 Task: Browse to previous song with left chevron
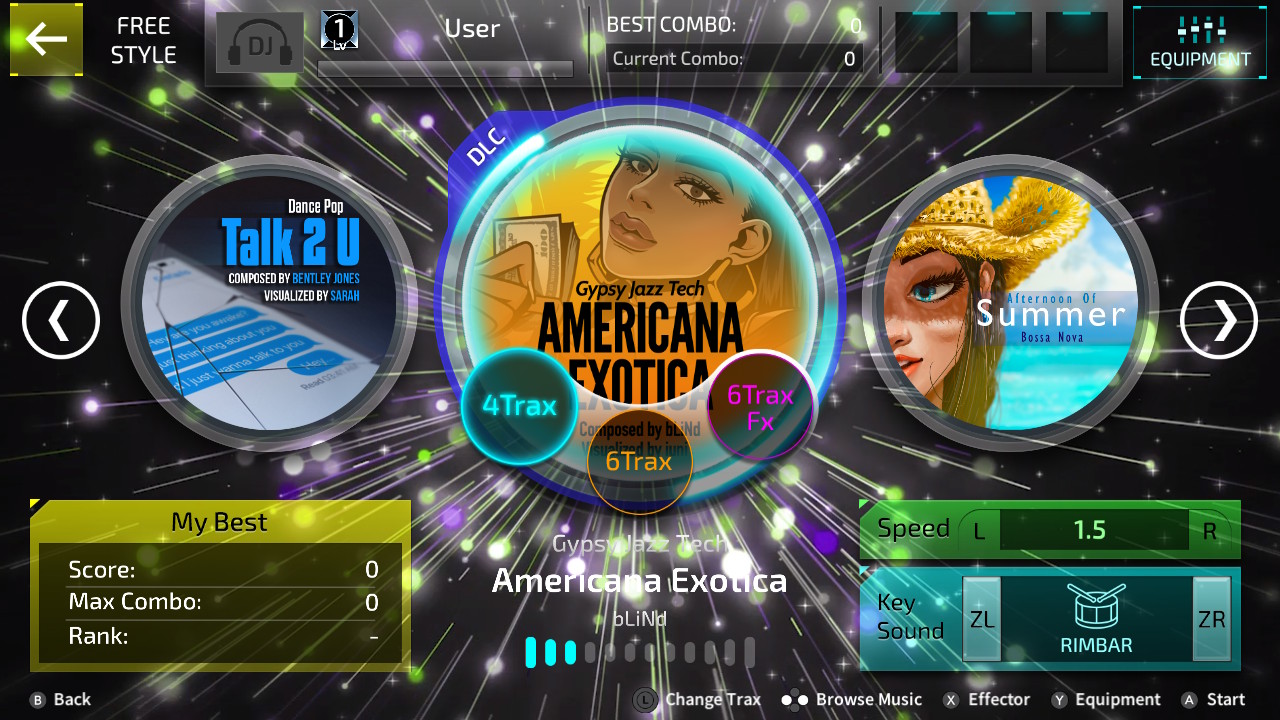[x=60, y=321]
